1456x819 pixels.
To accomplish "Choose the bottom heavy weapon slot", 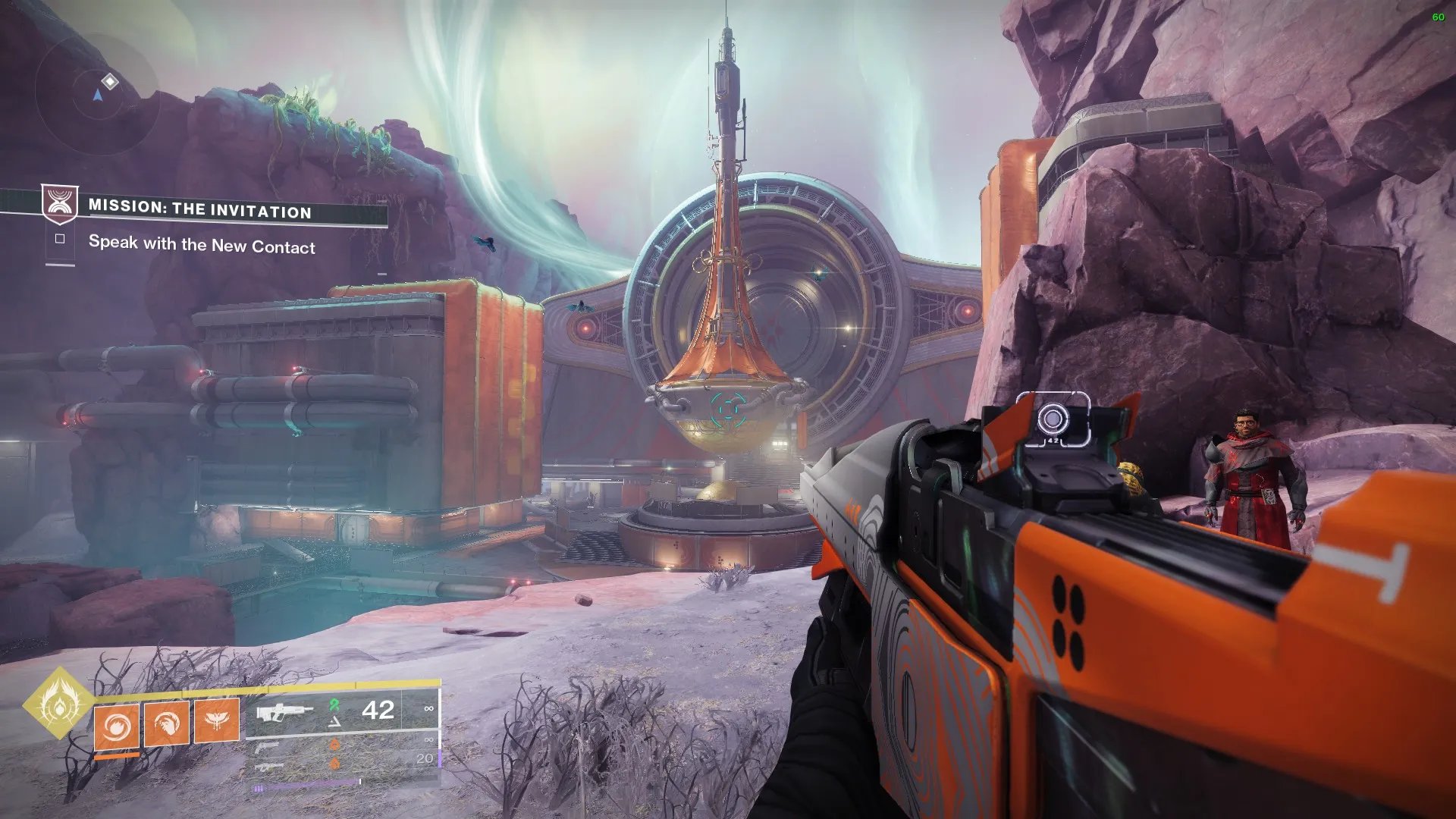I will click(268, 767).
